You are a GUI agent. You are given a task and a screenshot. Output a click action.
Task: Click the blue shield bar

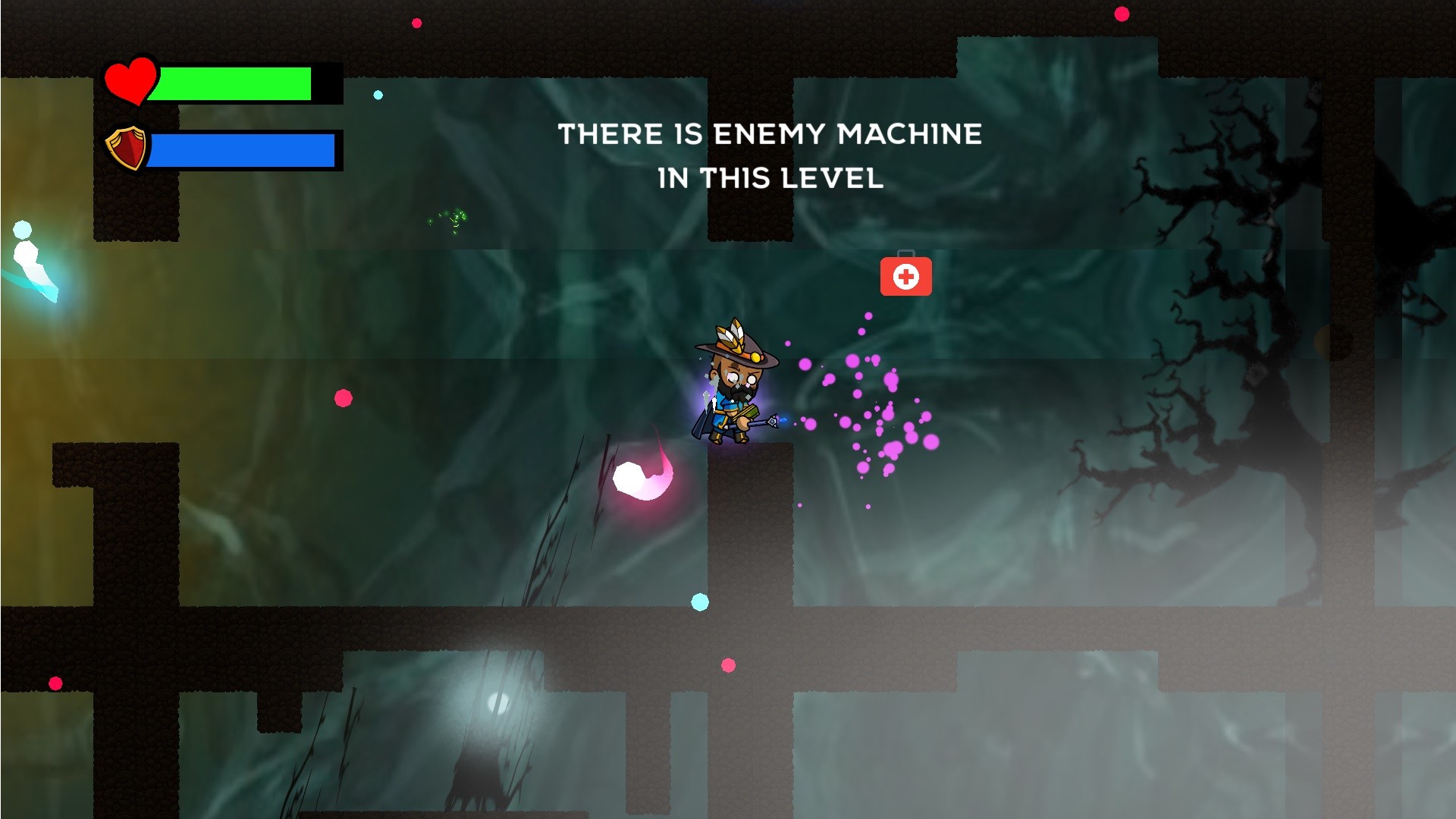click(243, 149)
